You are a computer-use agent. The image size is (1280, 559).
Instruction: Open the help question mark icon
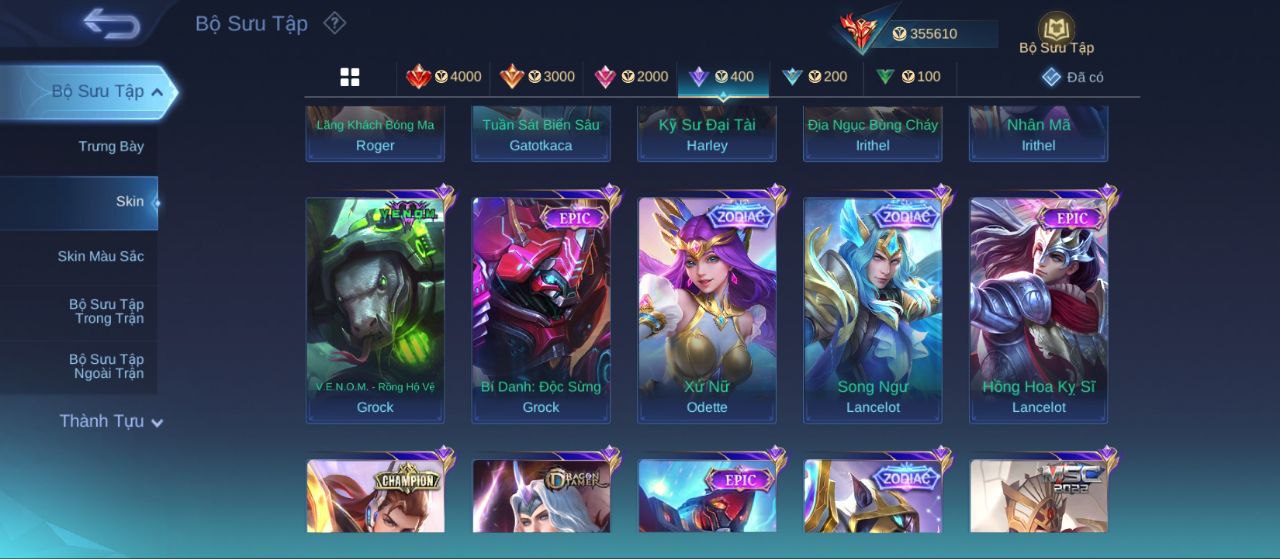pyautogui.click(x=335, y=23)
